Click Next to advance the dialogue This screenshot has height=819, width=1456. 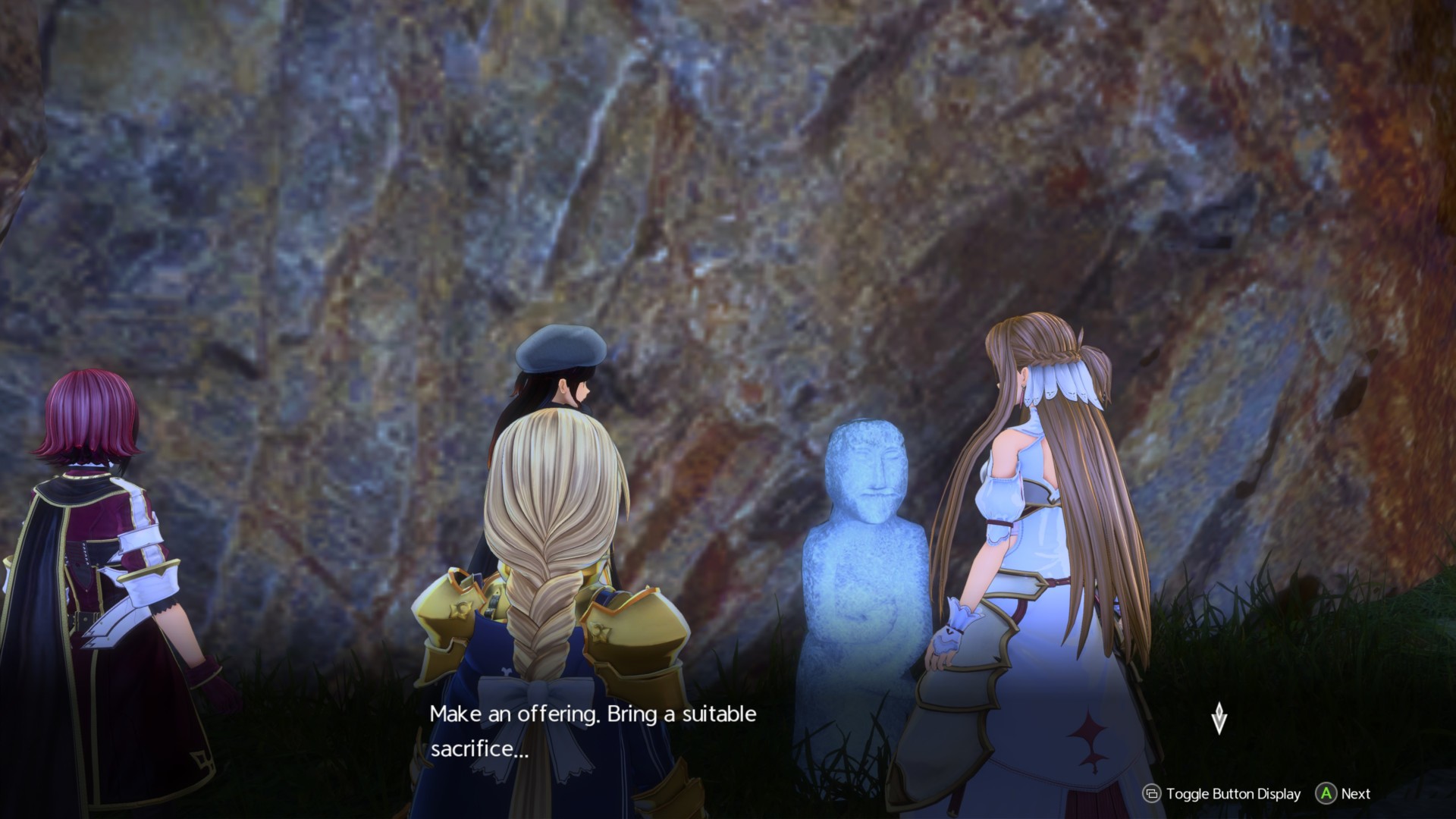(x=1326, y=793)
